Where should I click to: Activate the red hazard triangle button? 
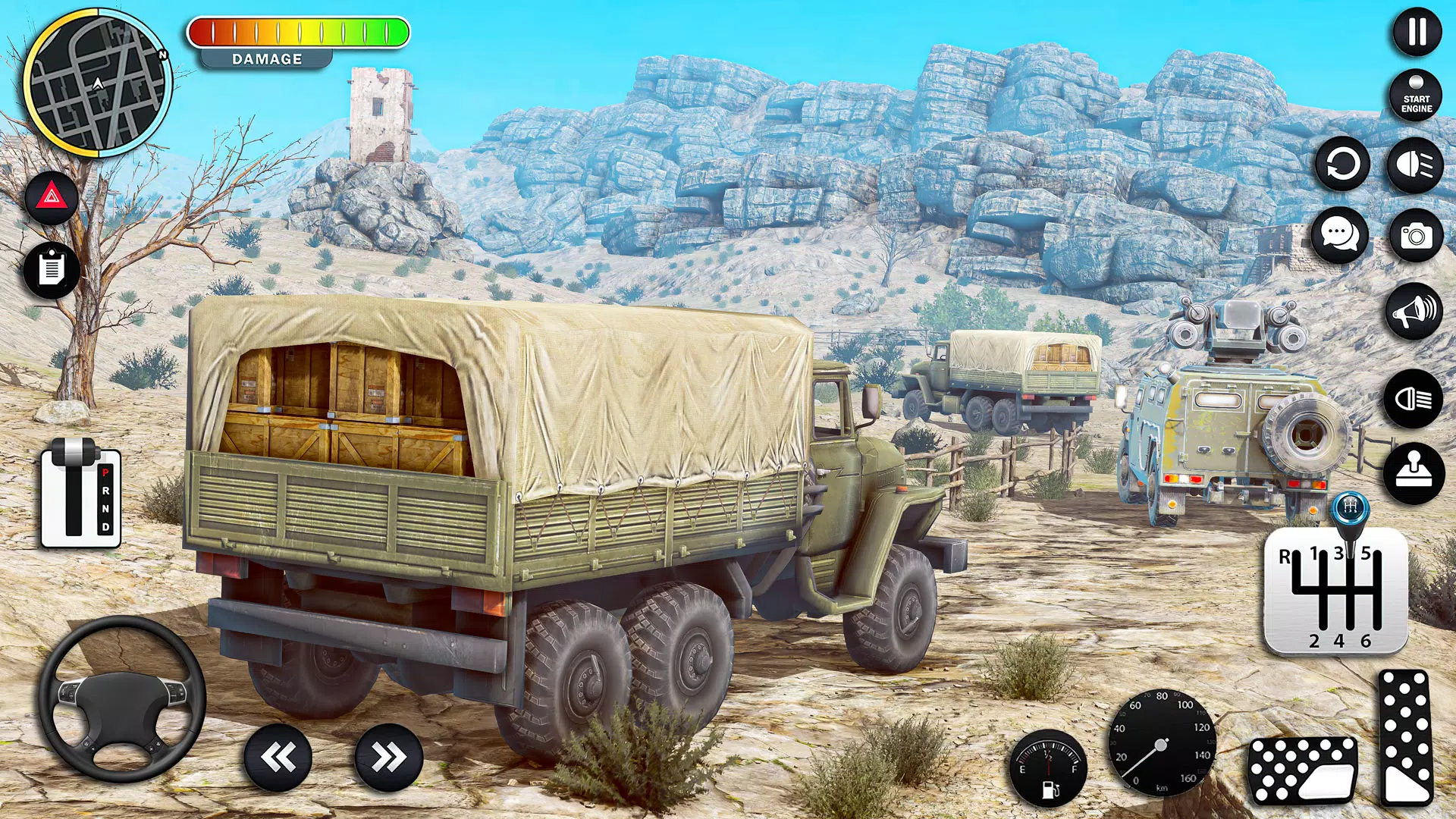51,197
